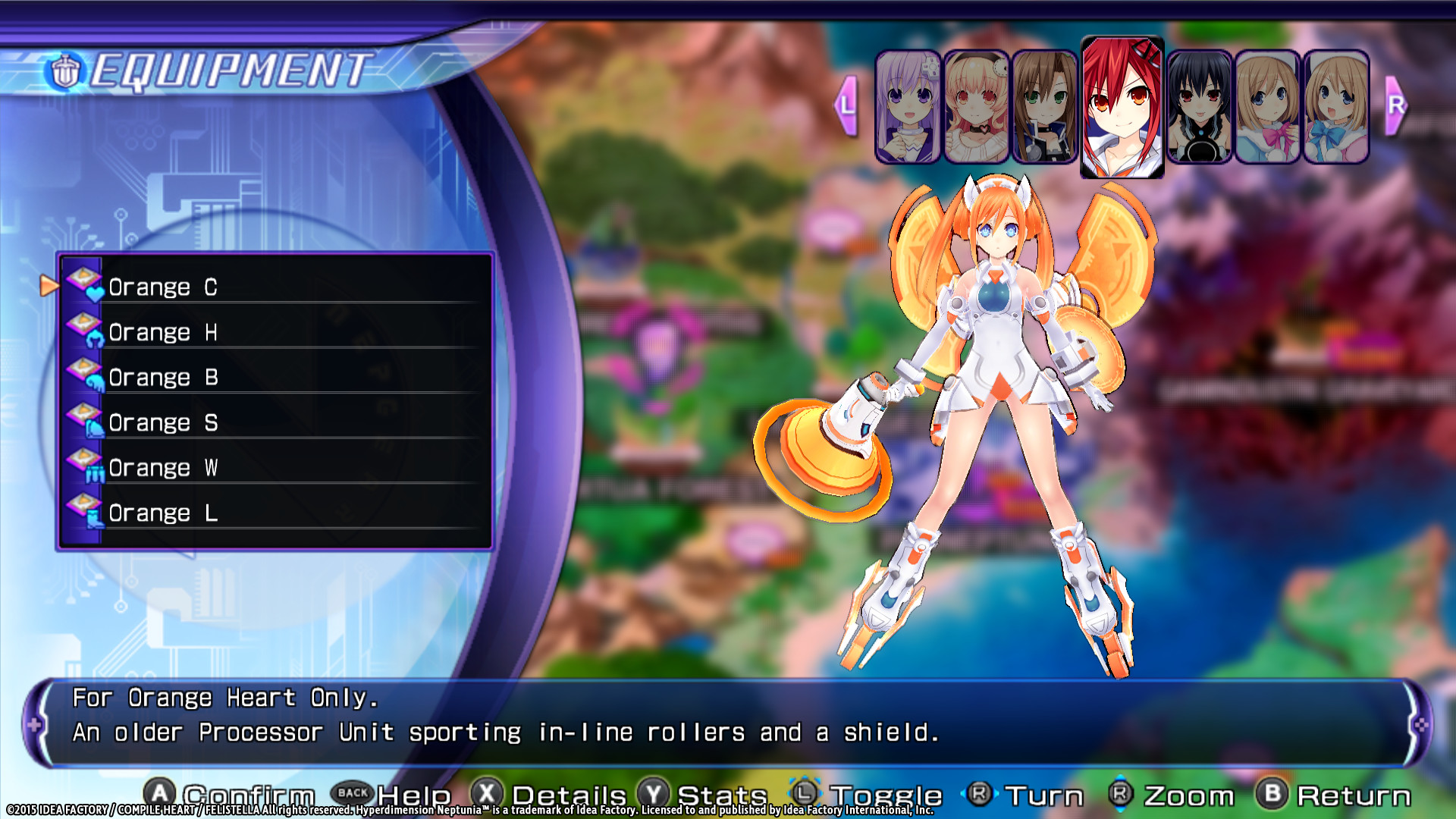The height and width of the screenshot is (819, 1456).
Task: Click the right arrow to cycle characters
Action: click(x=1395, y=105)
